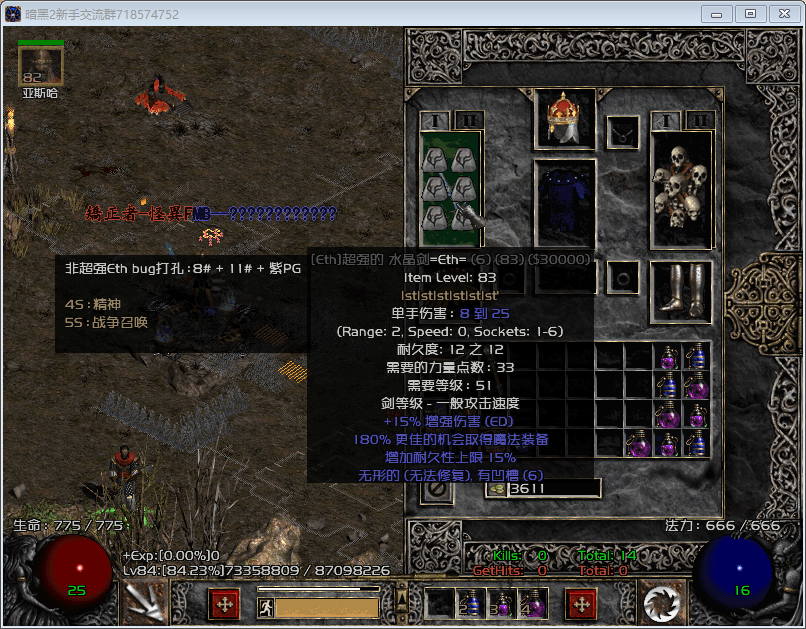The height and width of the screenshot is (629, 806).
Task: Close the game window
Action: point(781,13)
